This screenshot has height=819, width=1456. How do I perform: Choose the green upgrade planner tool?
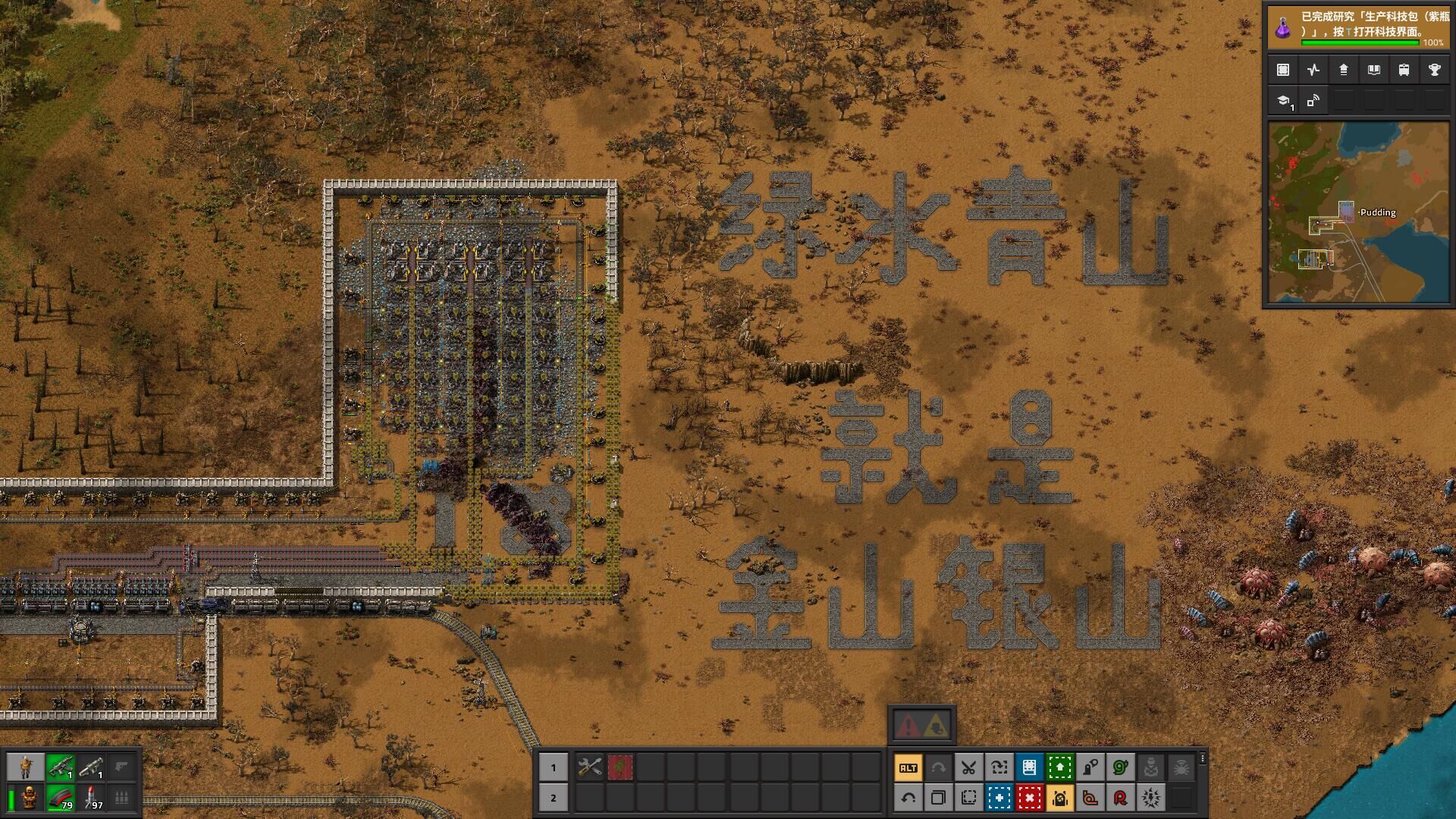coord(1059,767)
